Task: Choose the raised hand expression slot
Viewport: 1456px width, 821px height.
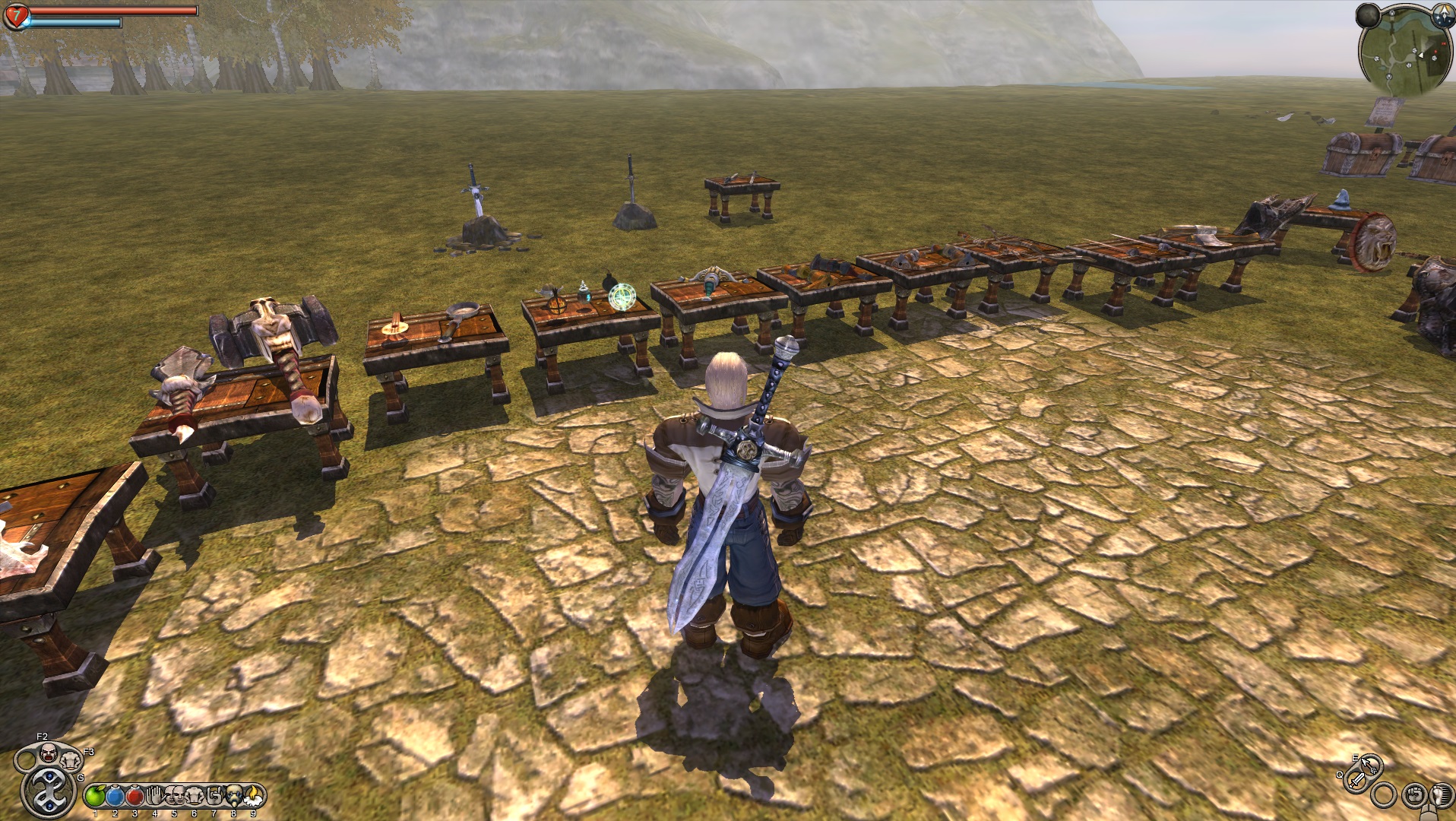Action: coord(154,796)
